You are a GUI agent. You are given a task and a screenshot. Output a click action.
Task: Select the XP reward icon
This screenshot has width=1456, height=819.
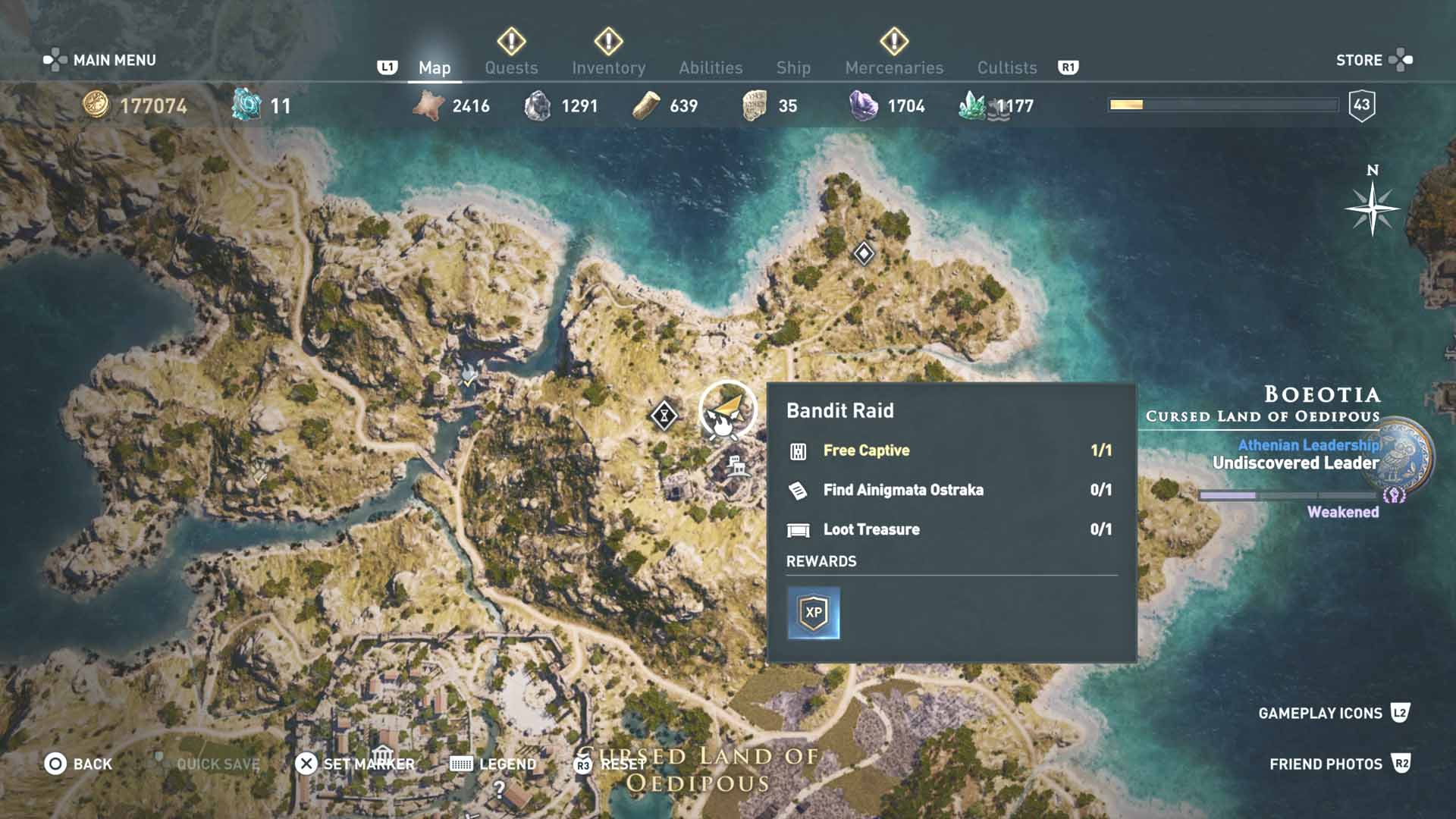pos(814,613)
